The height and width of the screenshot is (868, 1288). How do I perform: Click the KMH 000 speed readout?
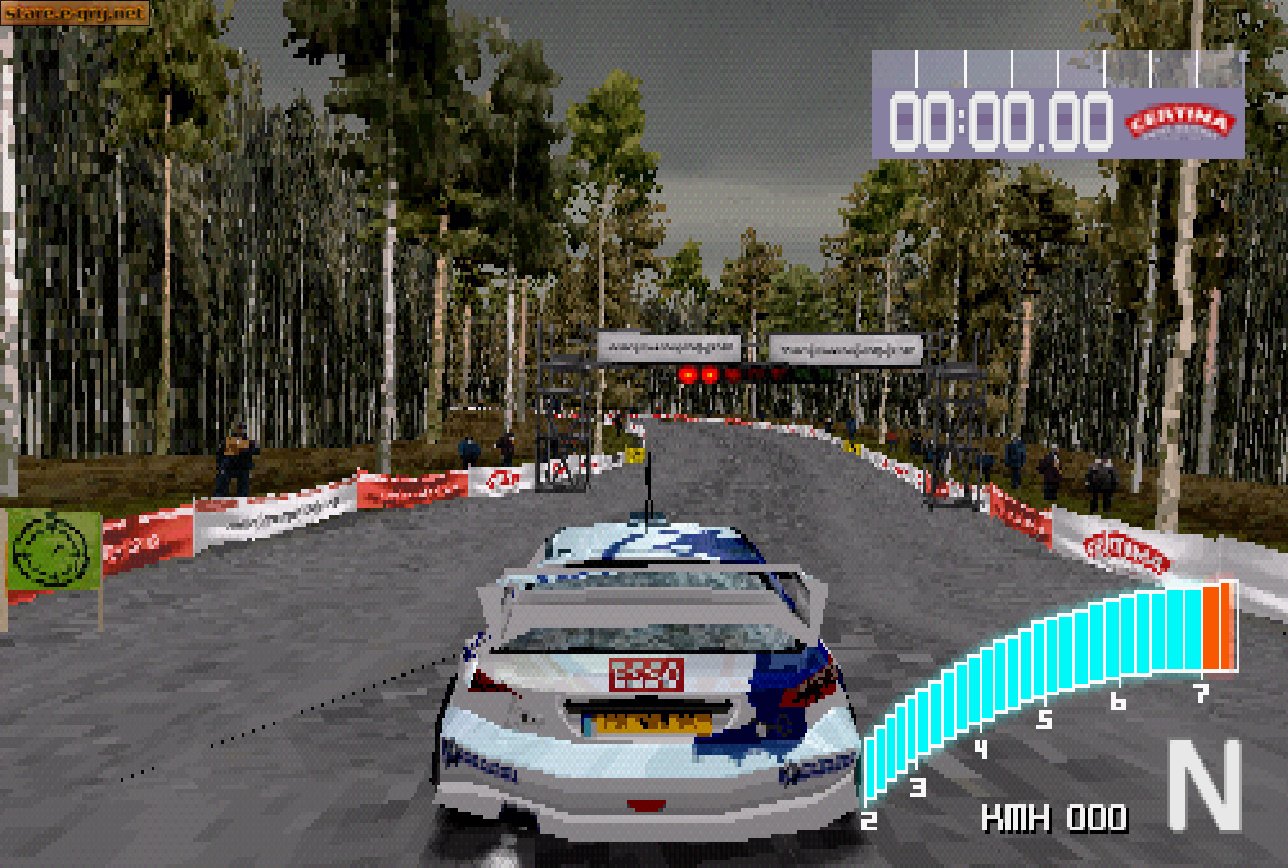1055,820
